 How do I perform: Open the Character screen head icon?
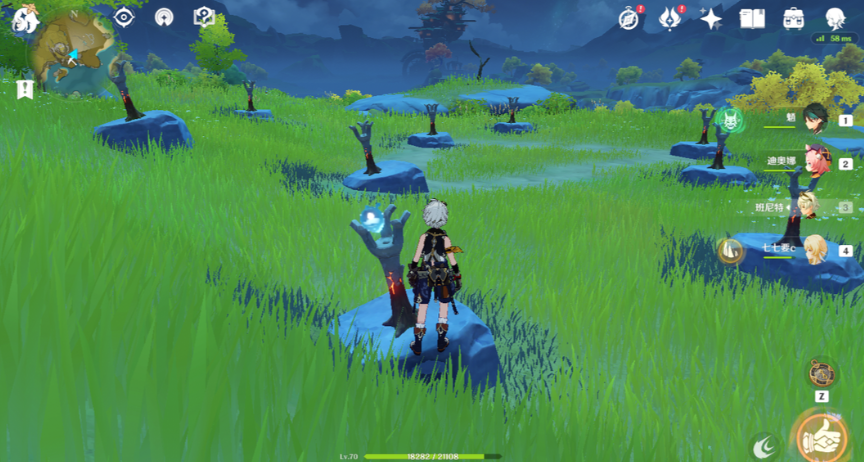point(835,19)
